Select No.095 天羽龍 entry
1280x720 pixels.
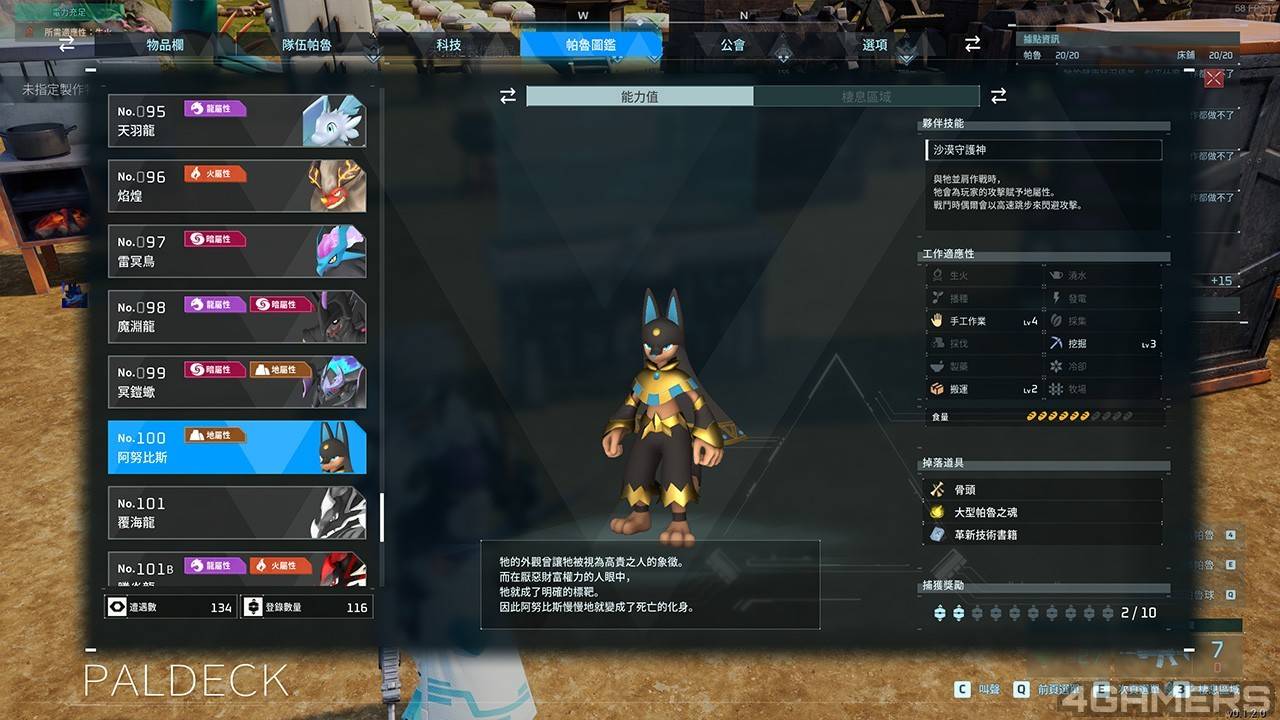pos(237,121)
